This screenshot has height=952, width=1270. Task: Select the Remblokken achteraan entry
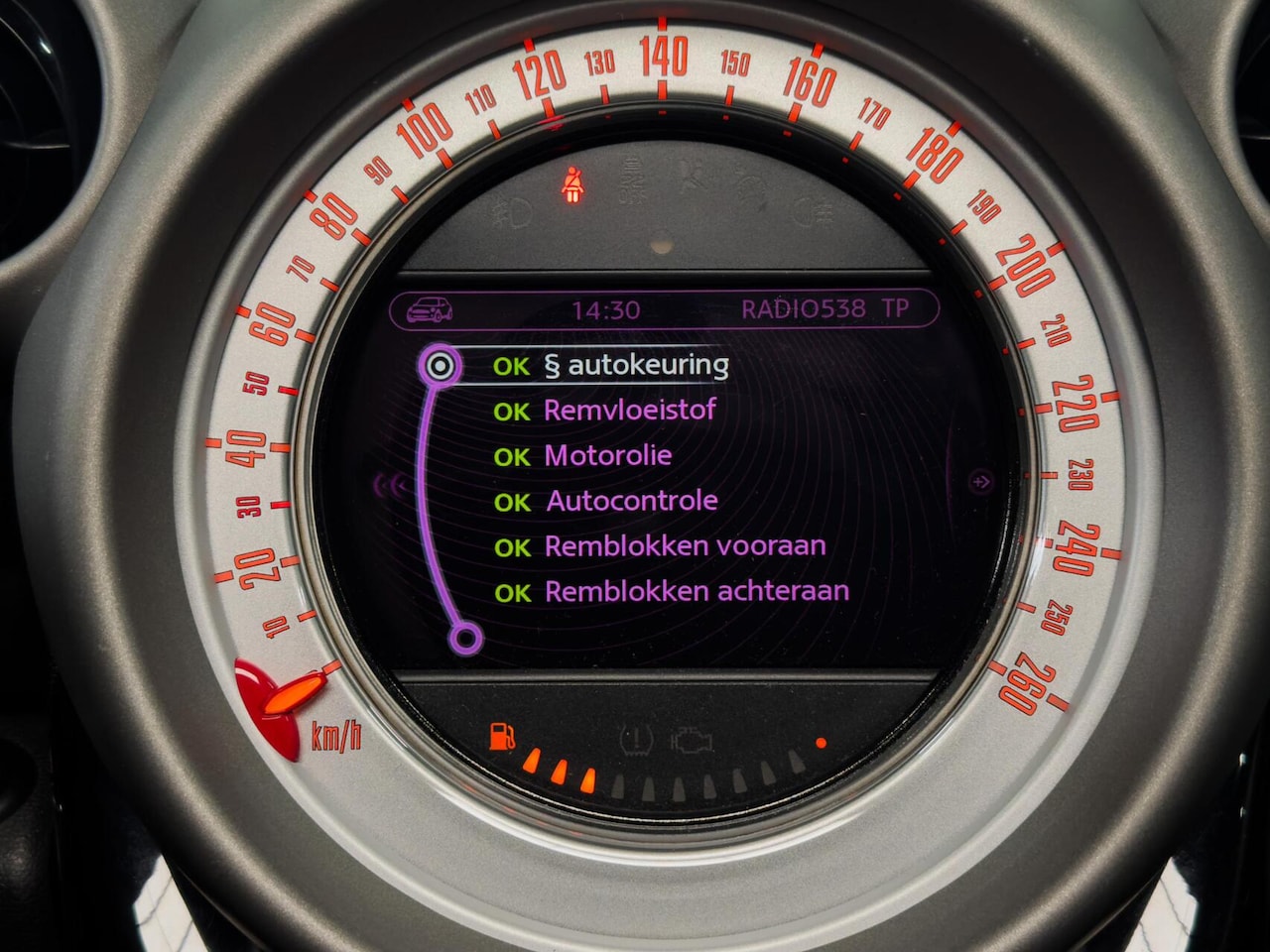[x=697, y=592]
